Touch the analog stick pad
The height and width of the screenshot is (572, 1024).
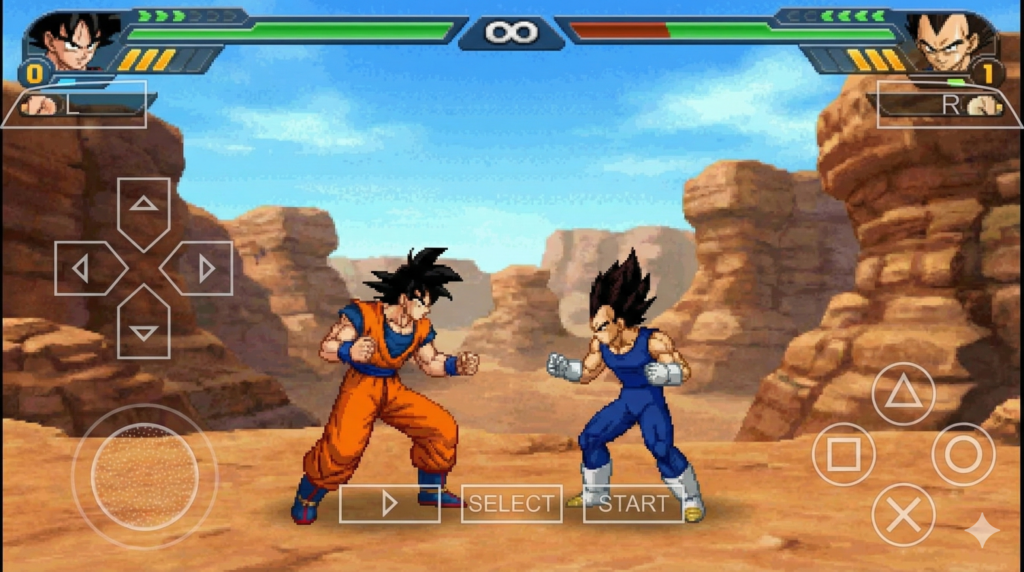point(145,476)
